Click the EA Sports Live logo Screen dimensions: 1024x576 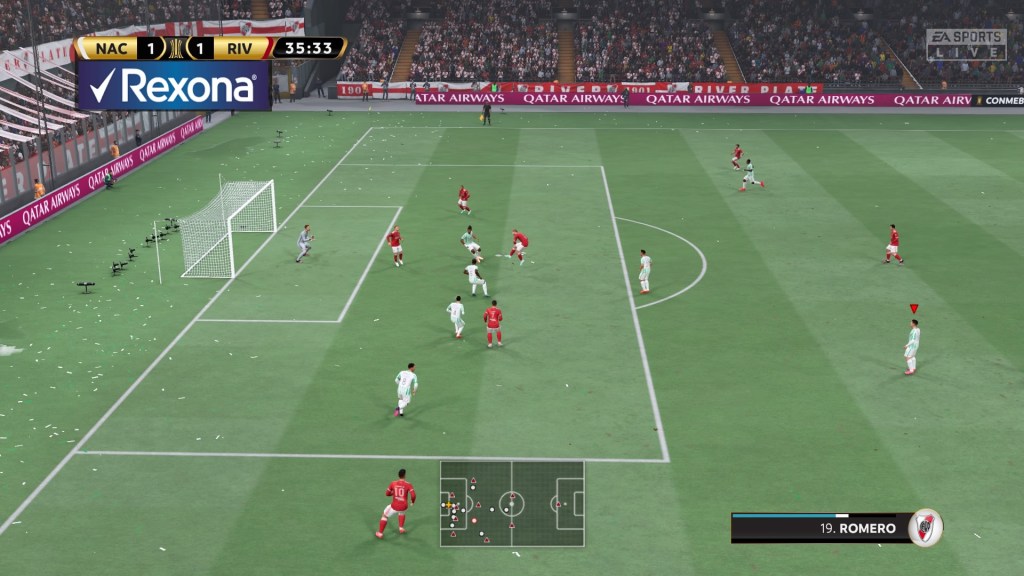(965, 44)
